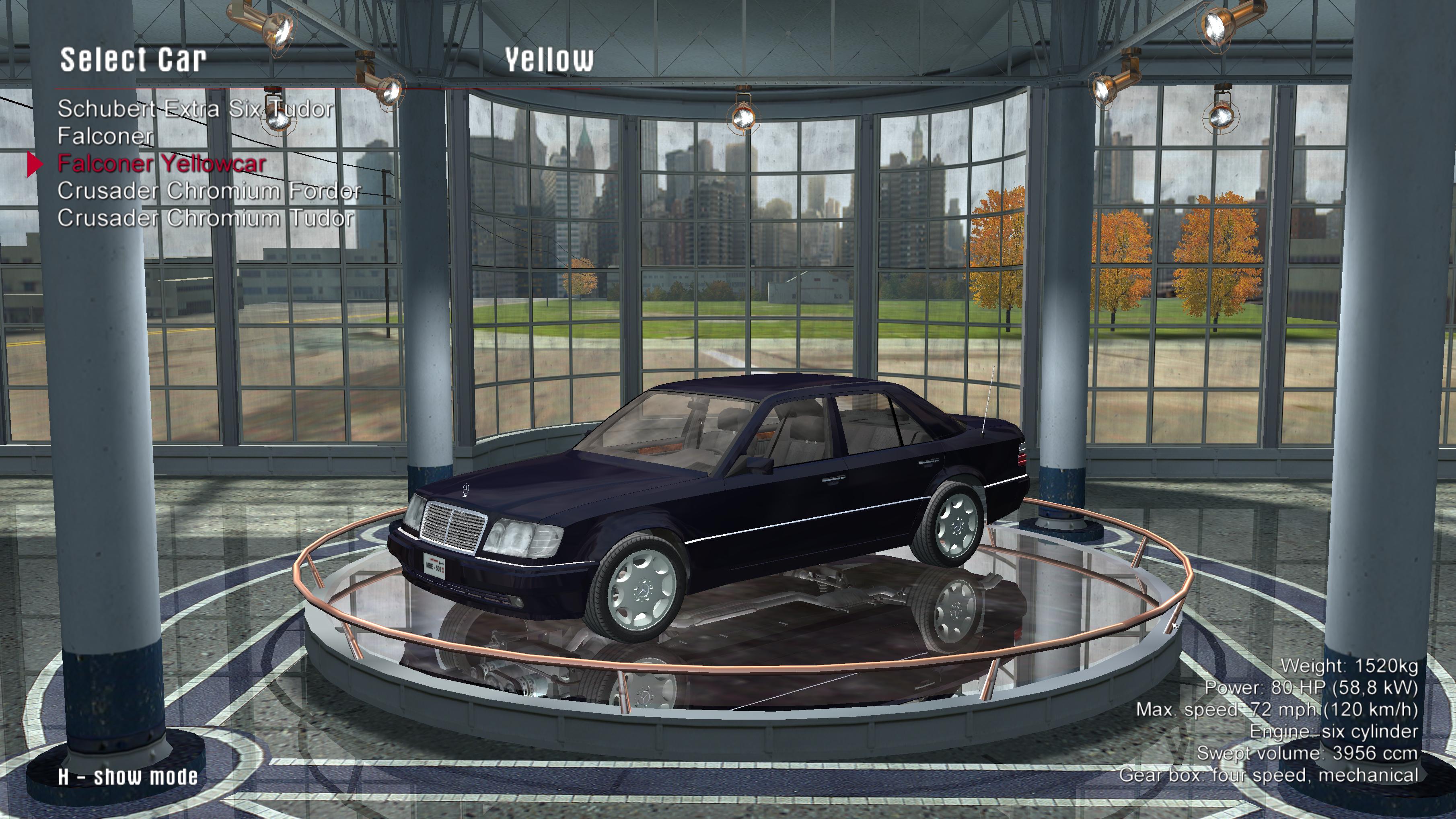Choose Crusader Chromium Tudor car

click(x=206, y=218)
